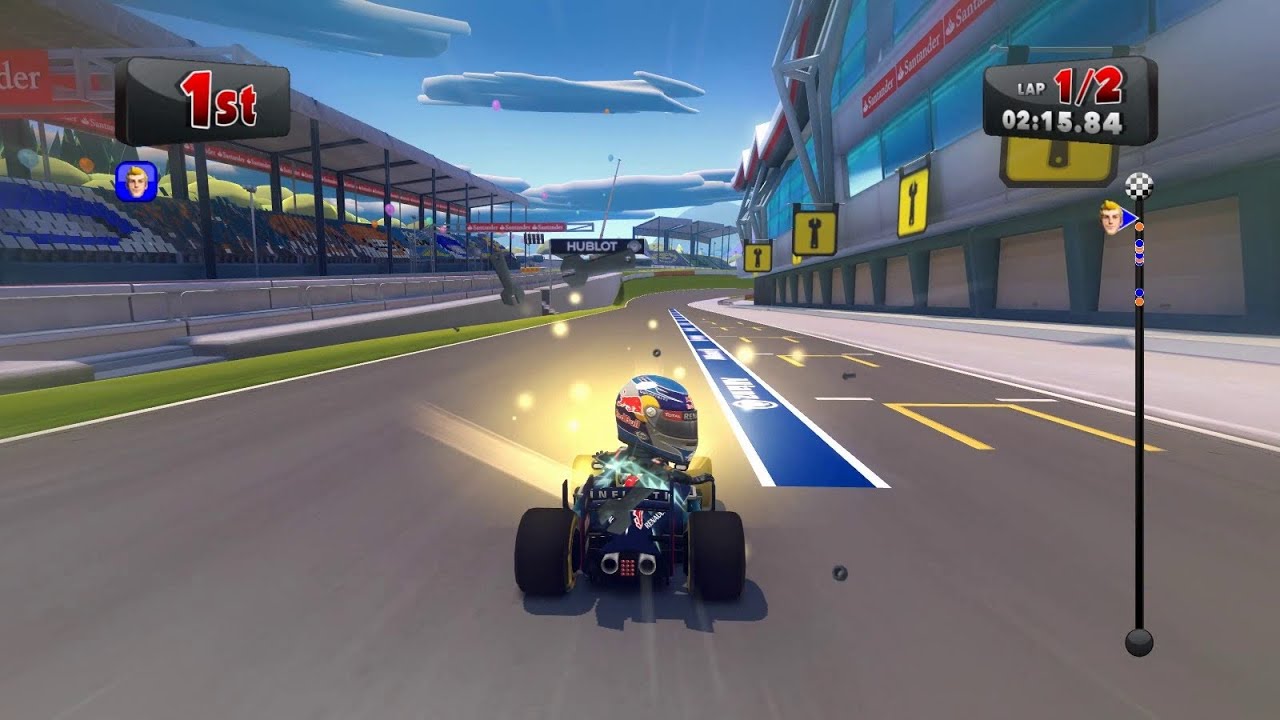Click the blue arrow beside the driver head marker
1280x720 pixels.
[x=1129, y=218]
